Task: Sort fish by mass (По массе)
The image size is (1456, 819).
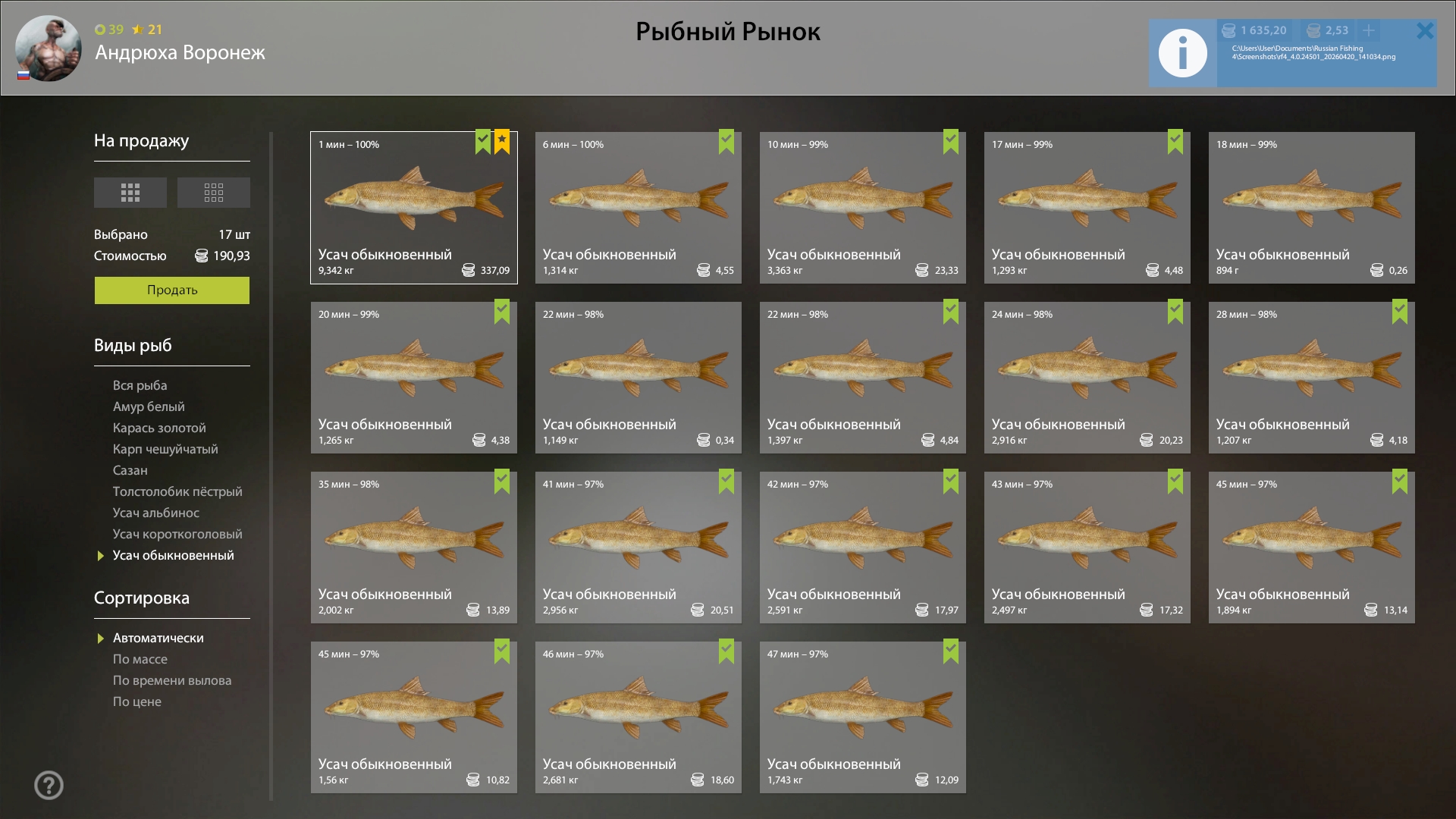Action: [x=140, y=659]
